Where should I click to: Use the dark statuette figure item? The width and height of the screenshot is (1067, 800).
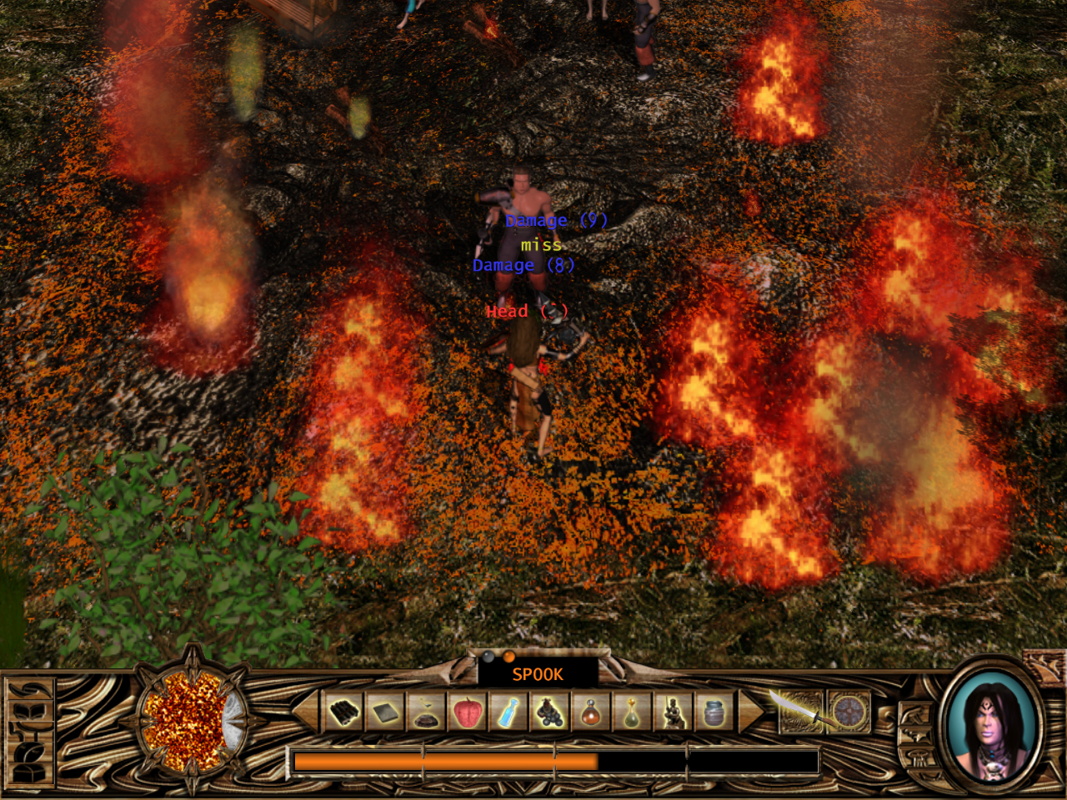673,712
